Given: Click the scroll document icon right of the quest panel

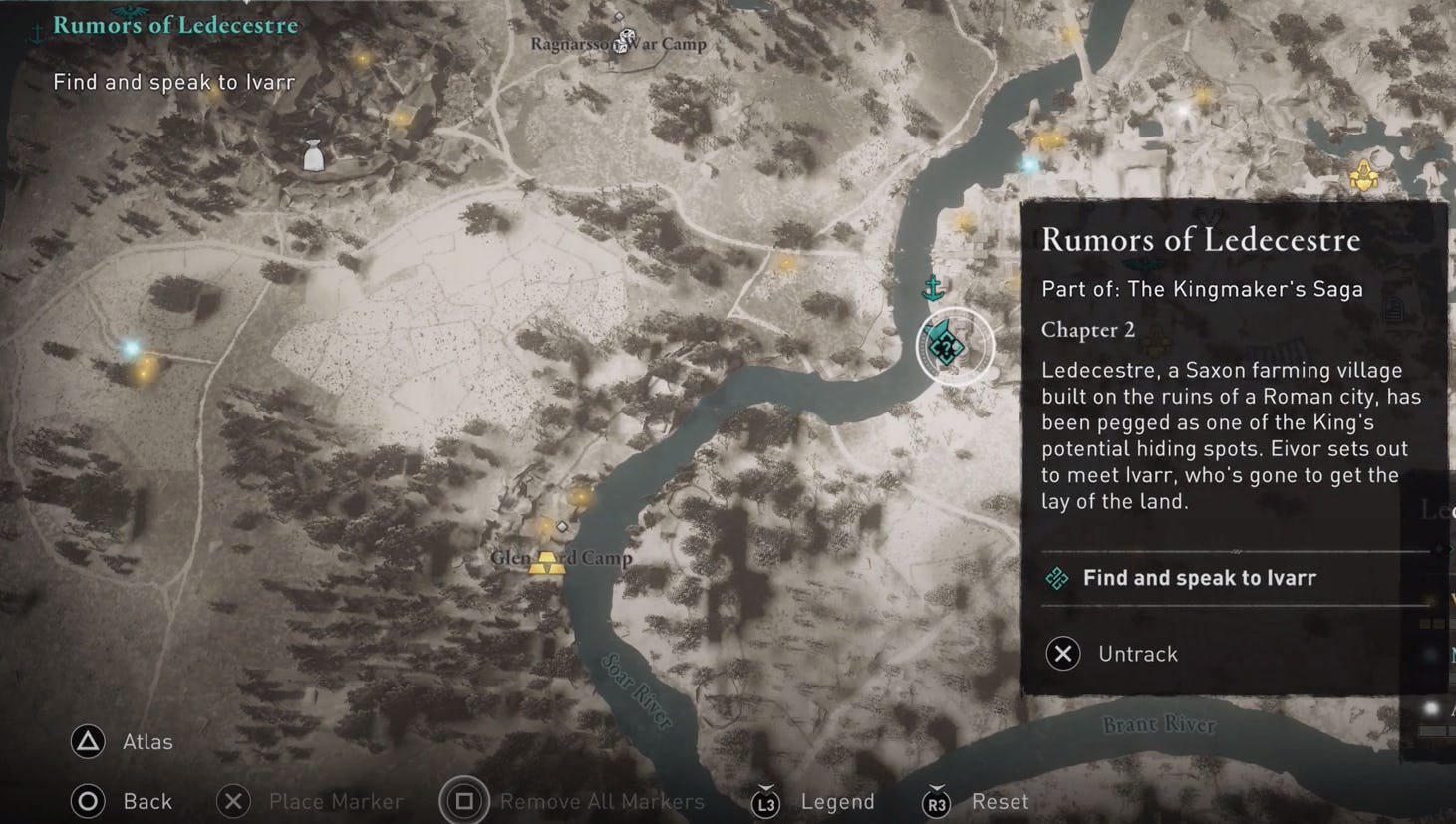Looking at the screenshot, I should point(1394,309).
